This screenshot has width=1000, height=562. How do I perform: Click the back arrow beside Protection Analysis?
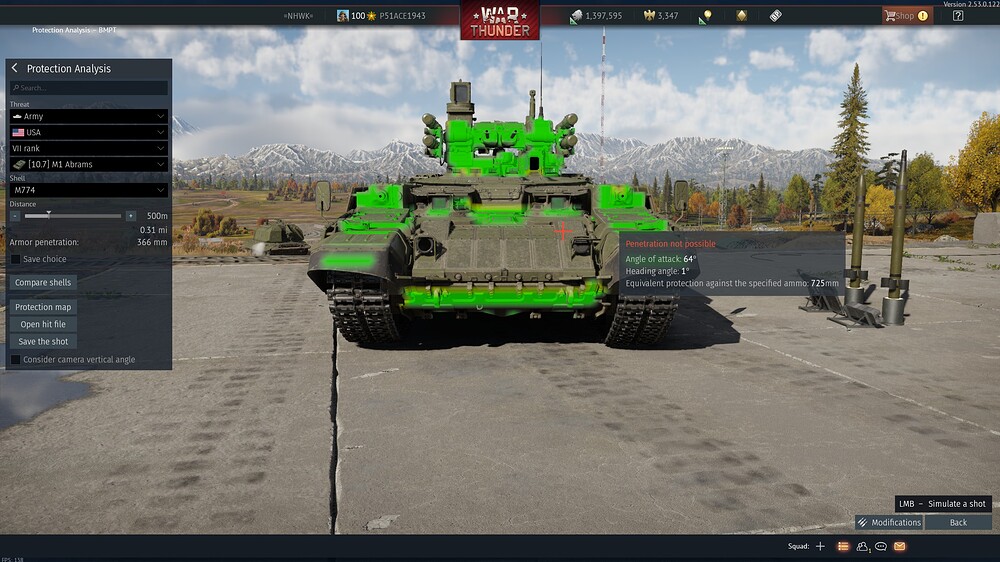tap(15, 68)
